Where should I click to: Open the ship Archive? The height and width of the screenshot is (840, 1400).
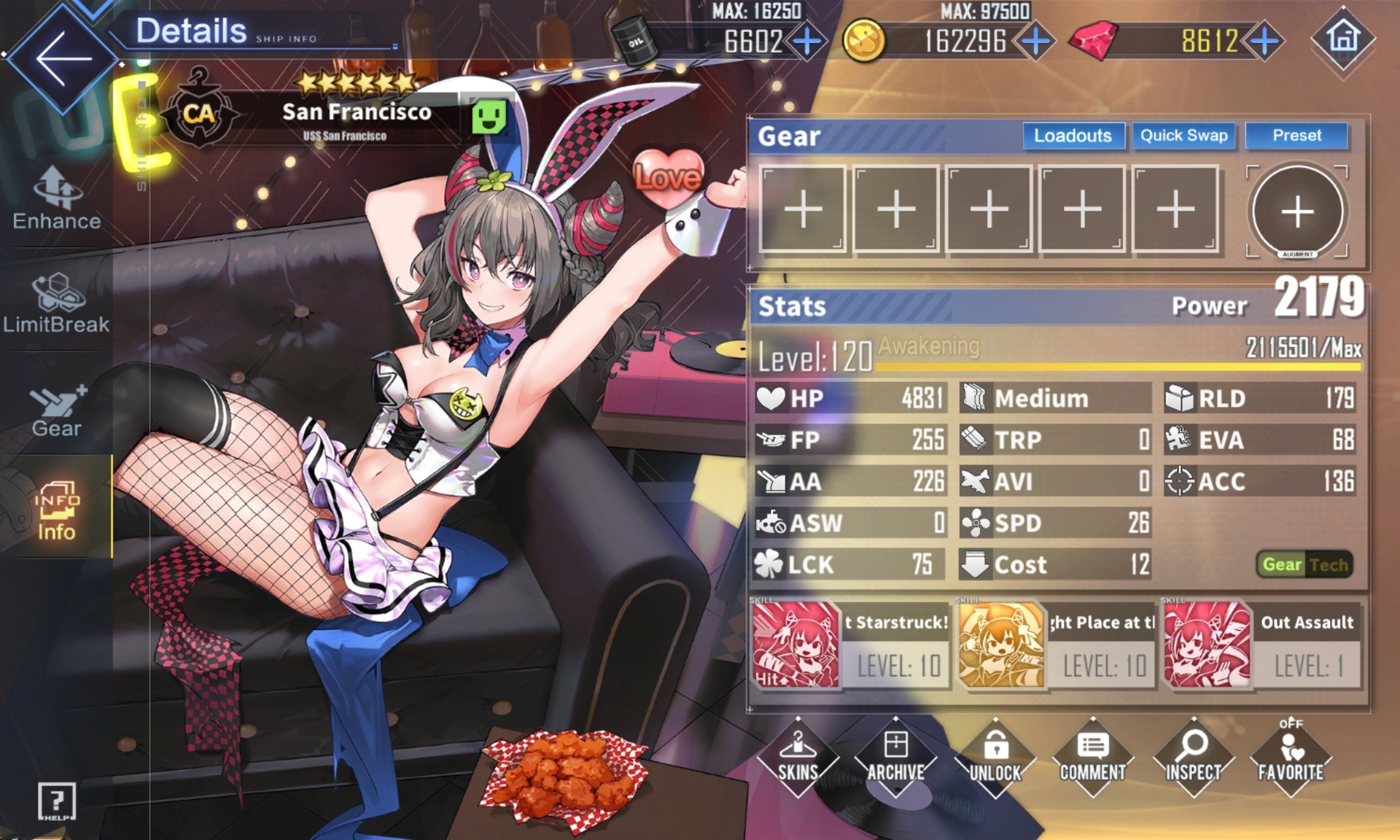(895, 757)
